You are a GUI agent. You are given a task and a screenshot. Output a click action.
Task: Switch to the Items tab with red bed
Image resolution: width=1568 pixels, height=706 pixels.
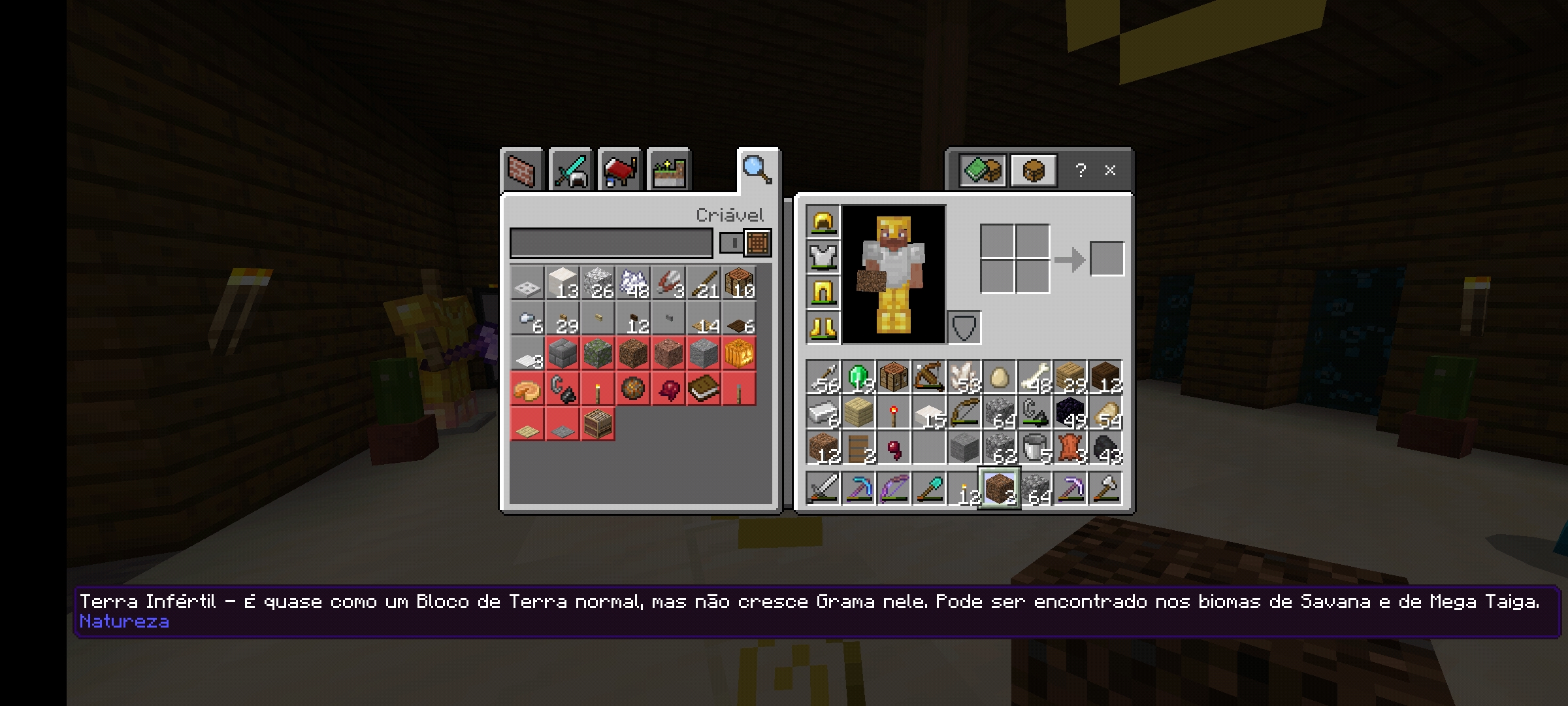619,171
